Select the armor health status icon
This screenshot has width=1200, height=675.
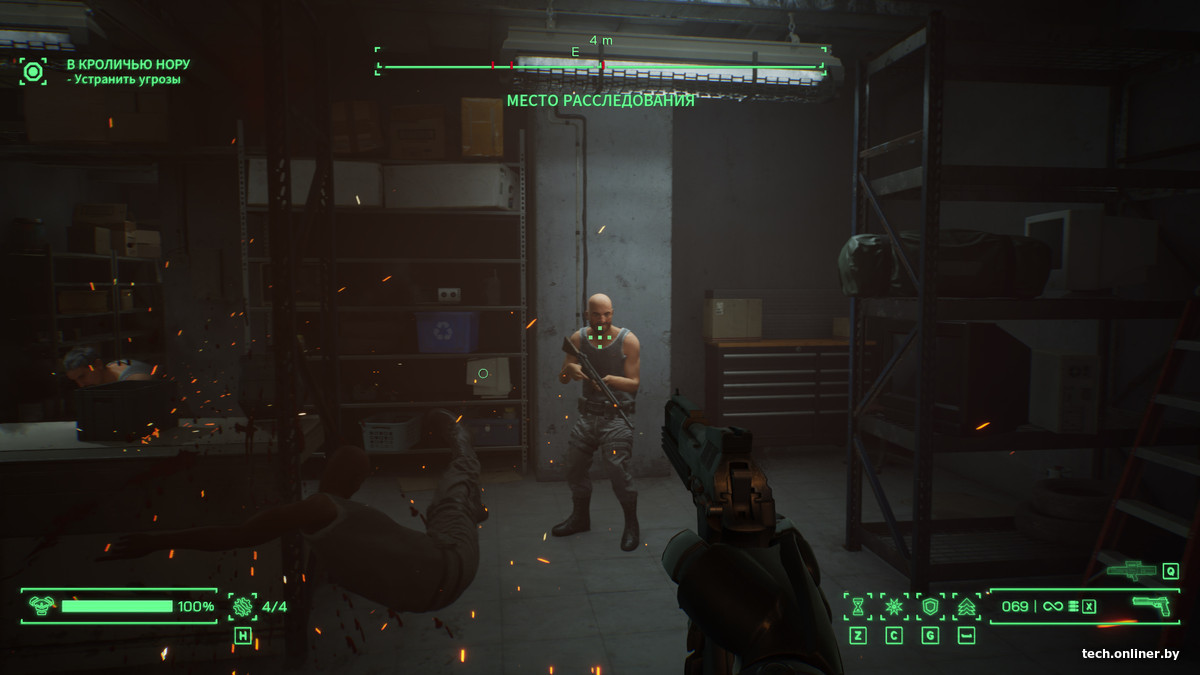pos(41,606)
